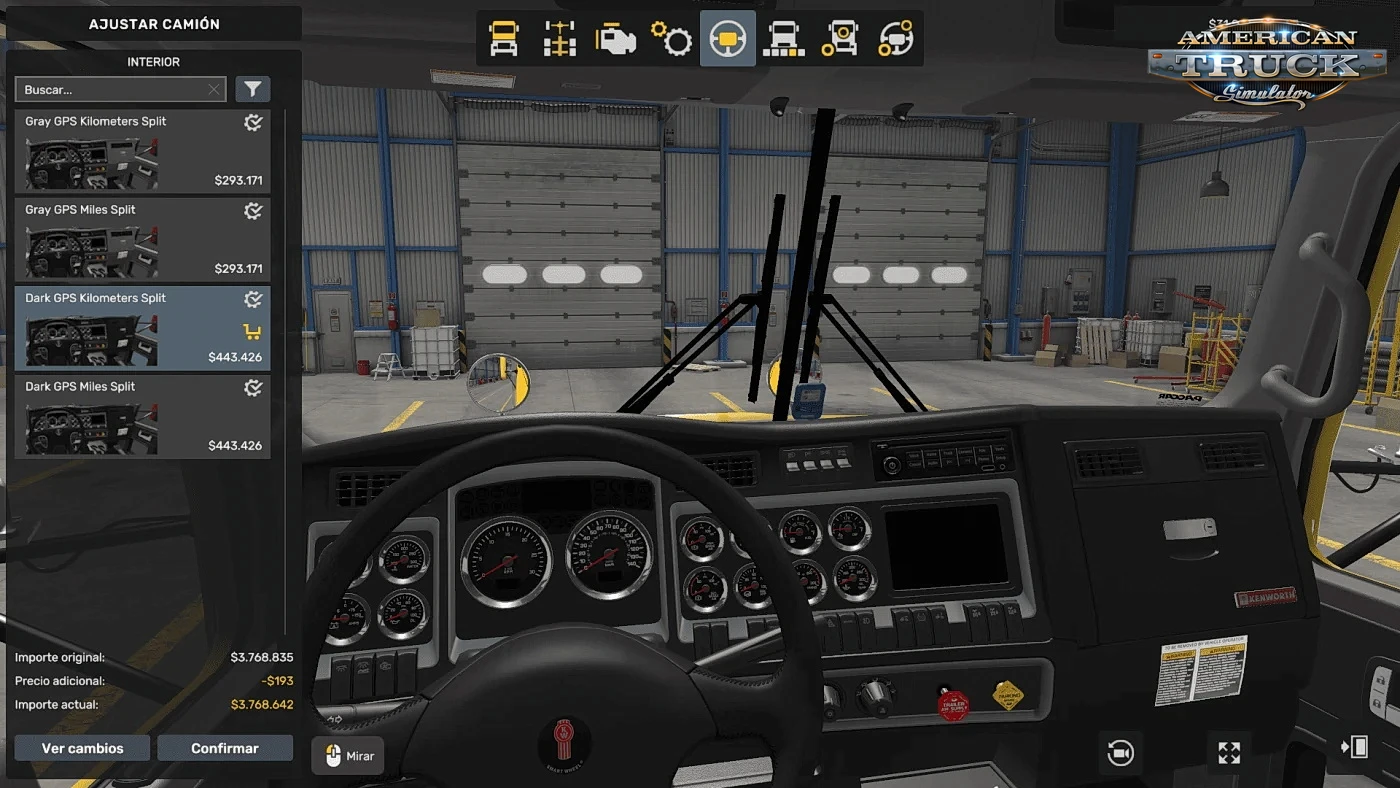Switch to the truck exterior accessories category

pyautogui.click(x=840, y=39)
